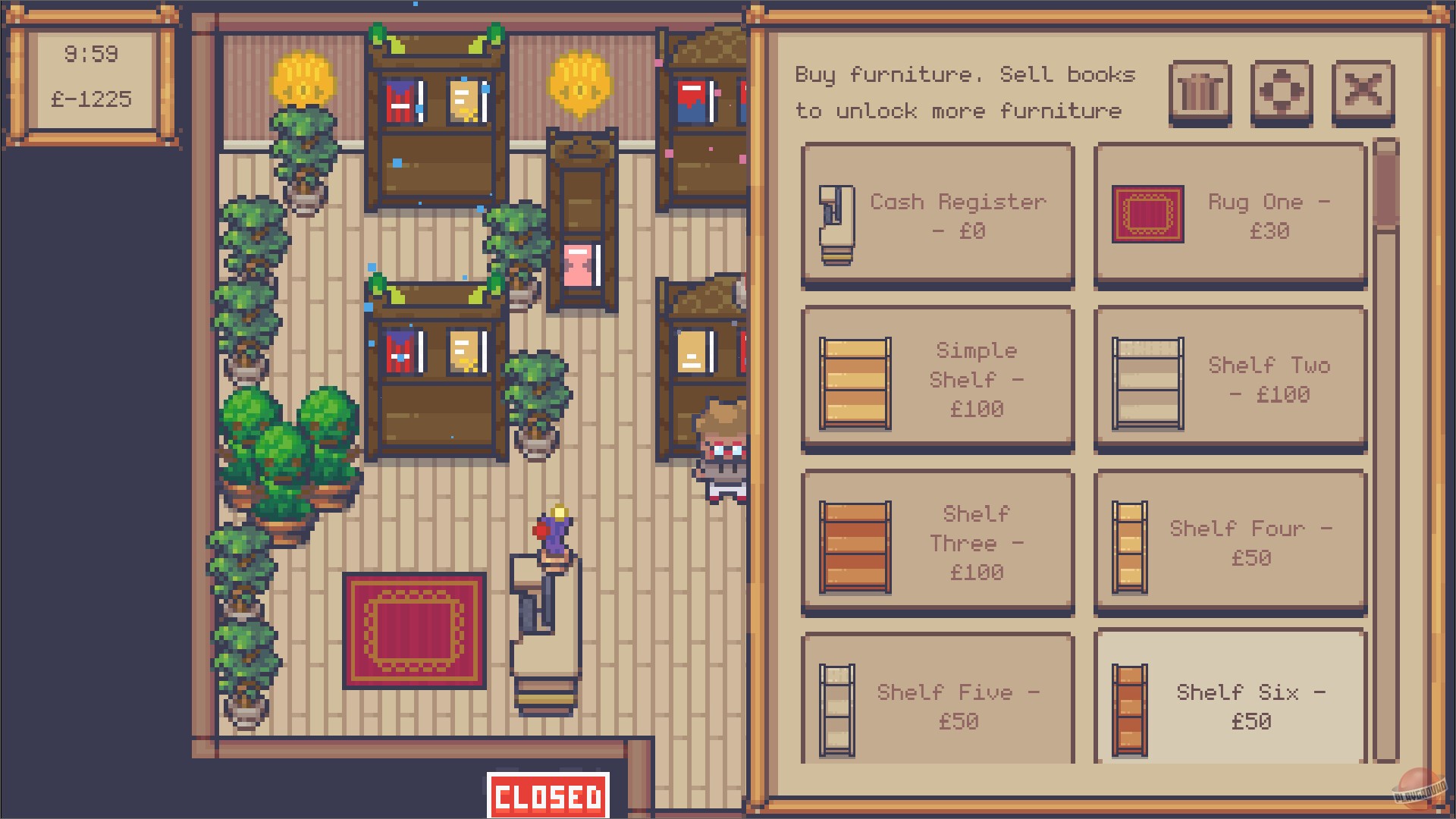Purchase the Simple Shelf for £100
This screenshot has height=819, width=1456.
pos(937,379)
